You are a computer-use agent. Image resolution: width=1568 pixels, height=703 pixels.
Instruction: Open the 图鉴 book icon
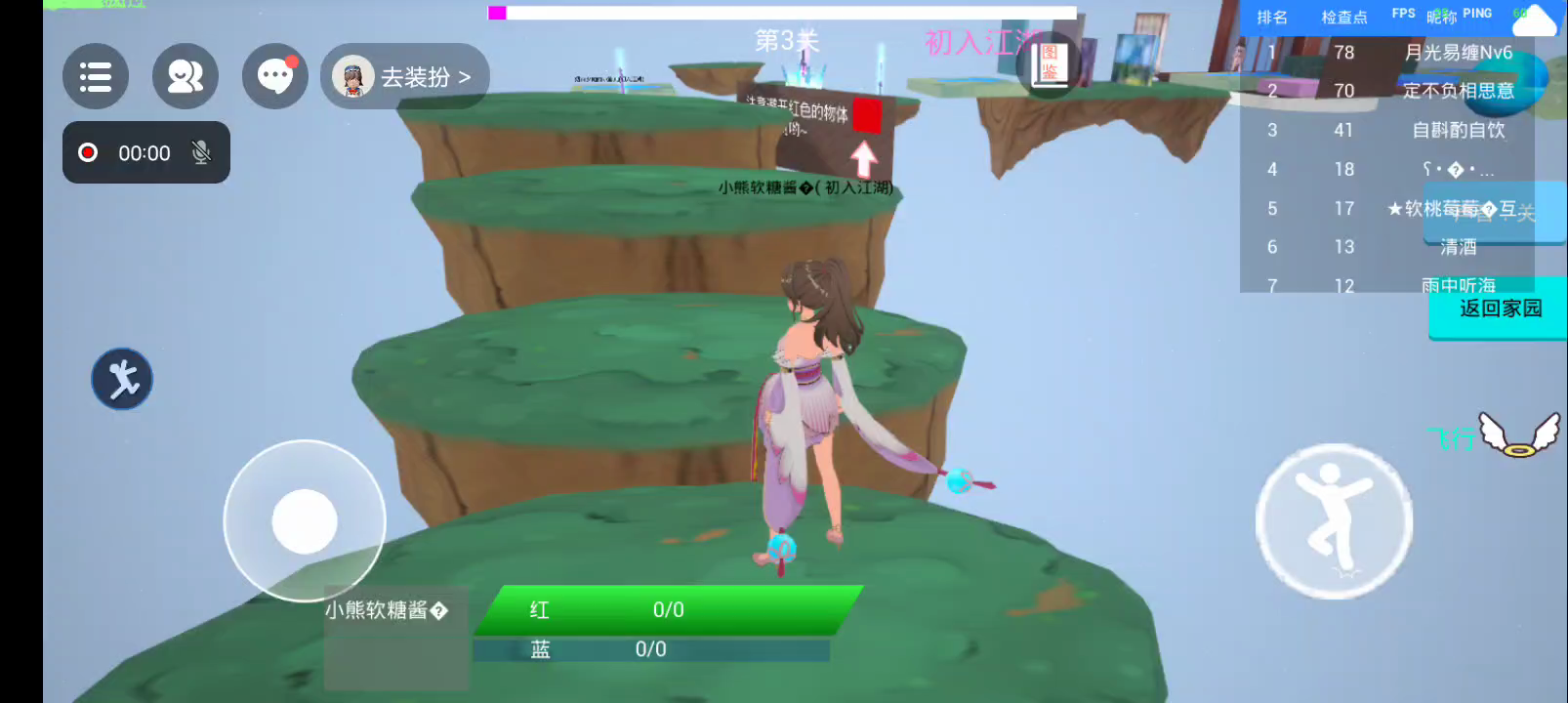1050,64
